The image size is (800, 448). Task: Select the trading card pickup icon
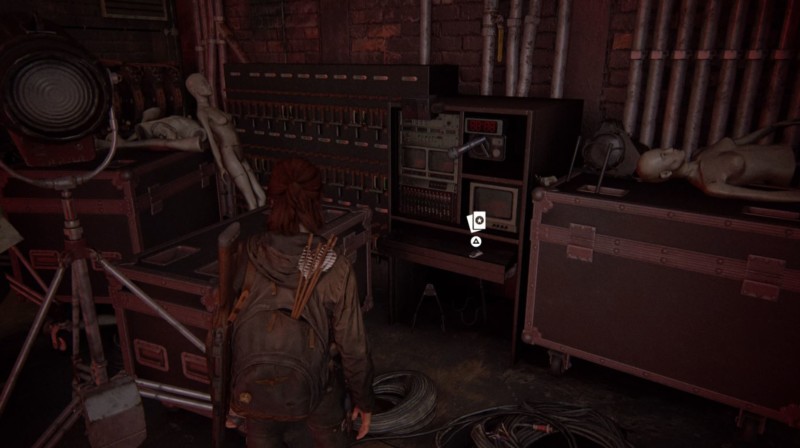tap(476, 220)
